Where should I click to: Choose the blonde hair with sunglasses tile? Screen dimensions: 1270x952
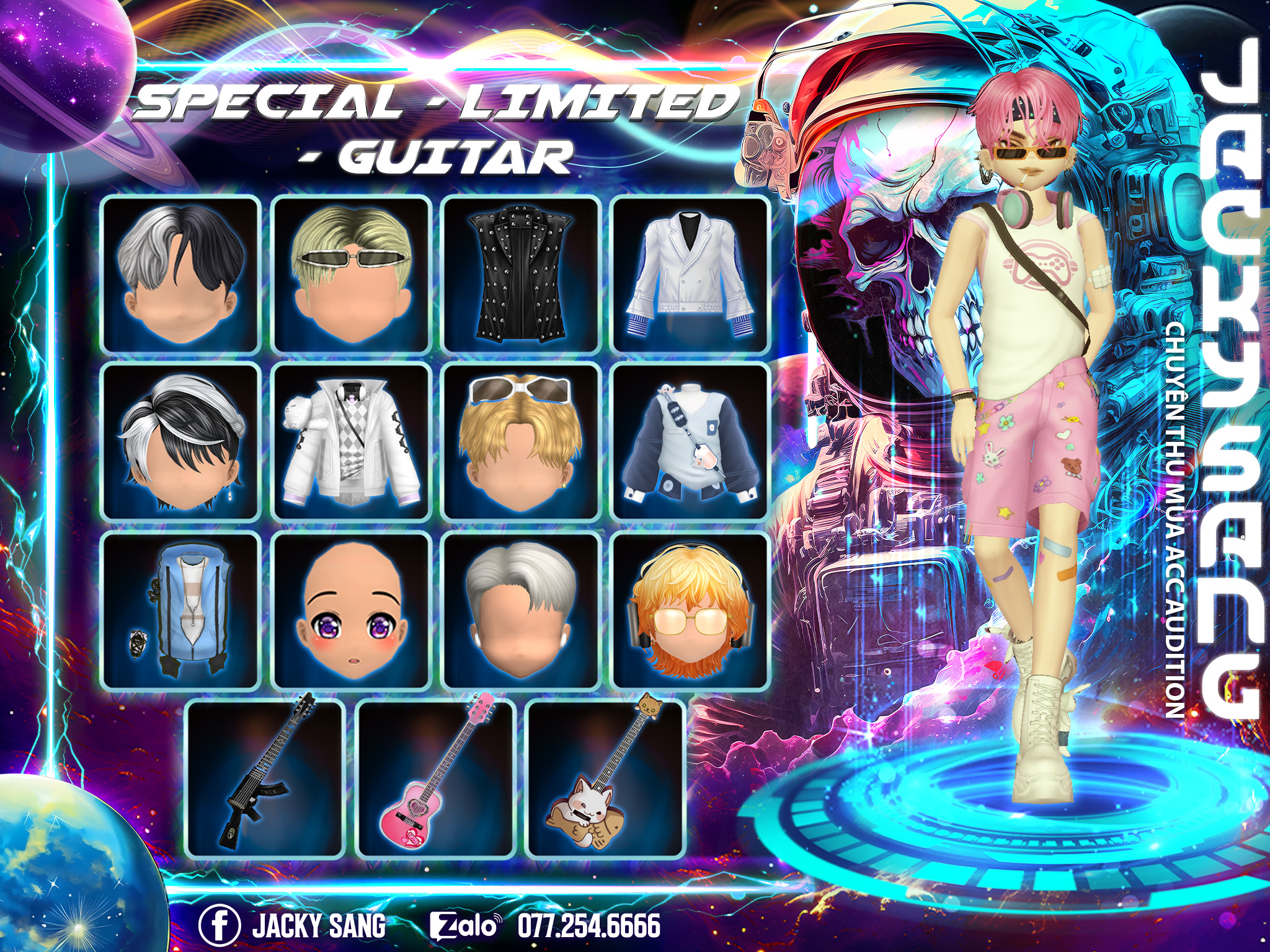point(350,275)
